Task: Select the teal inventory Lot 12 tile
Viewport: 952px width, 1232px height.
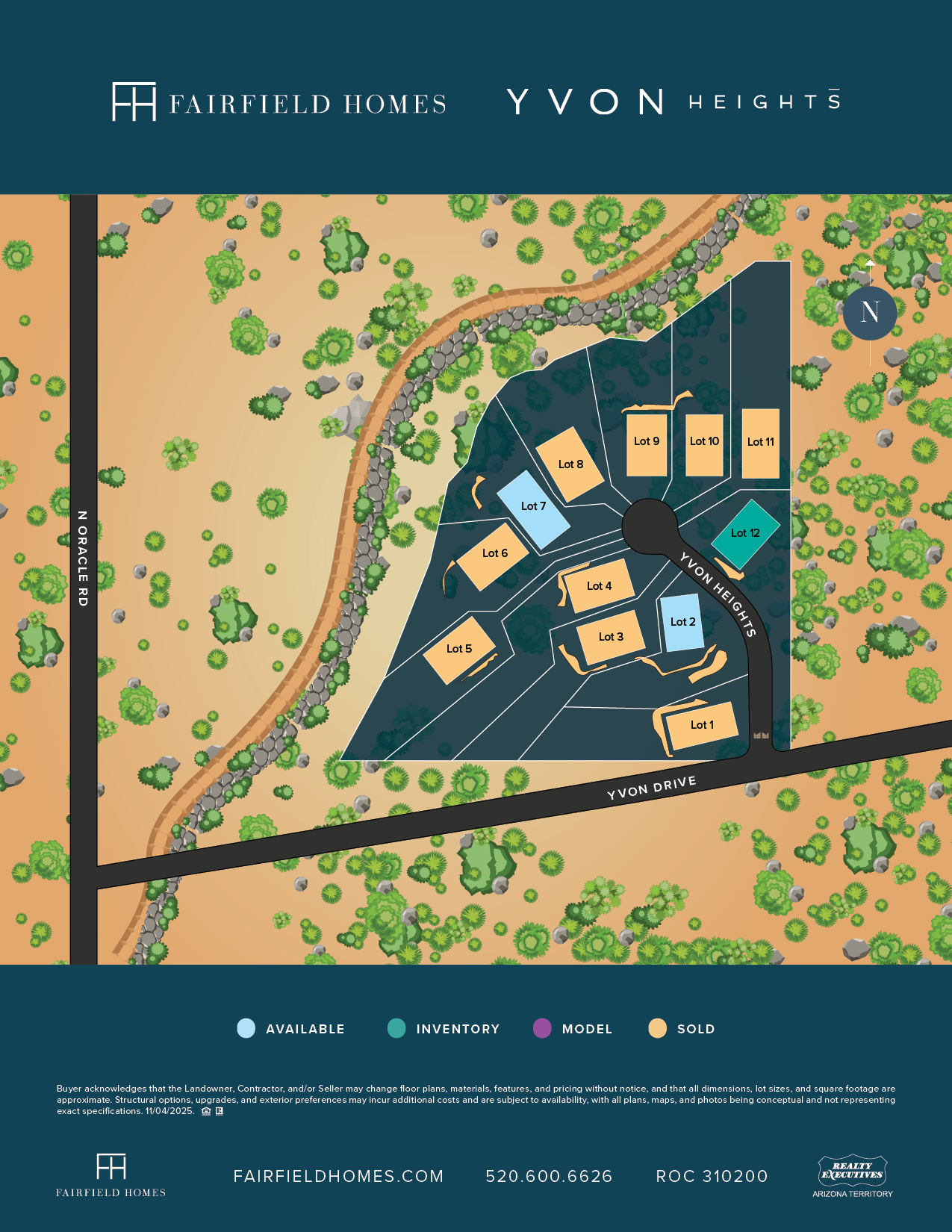Action: [745, 533]
